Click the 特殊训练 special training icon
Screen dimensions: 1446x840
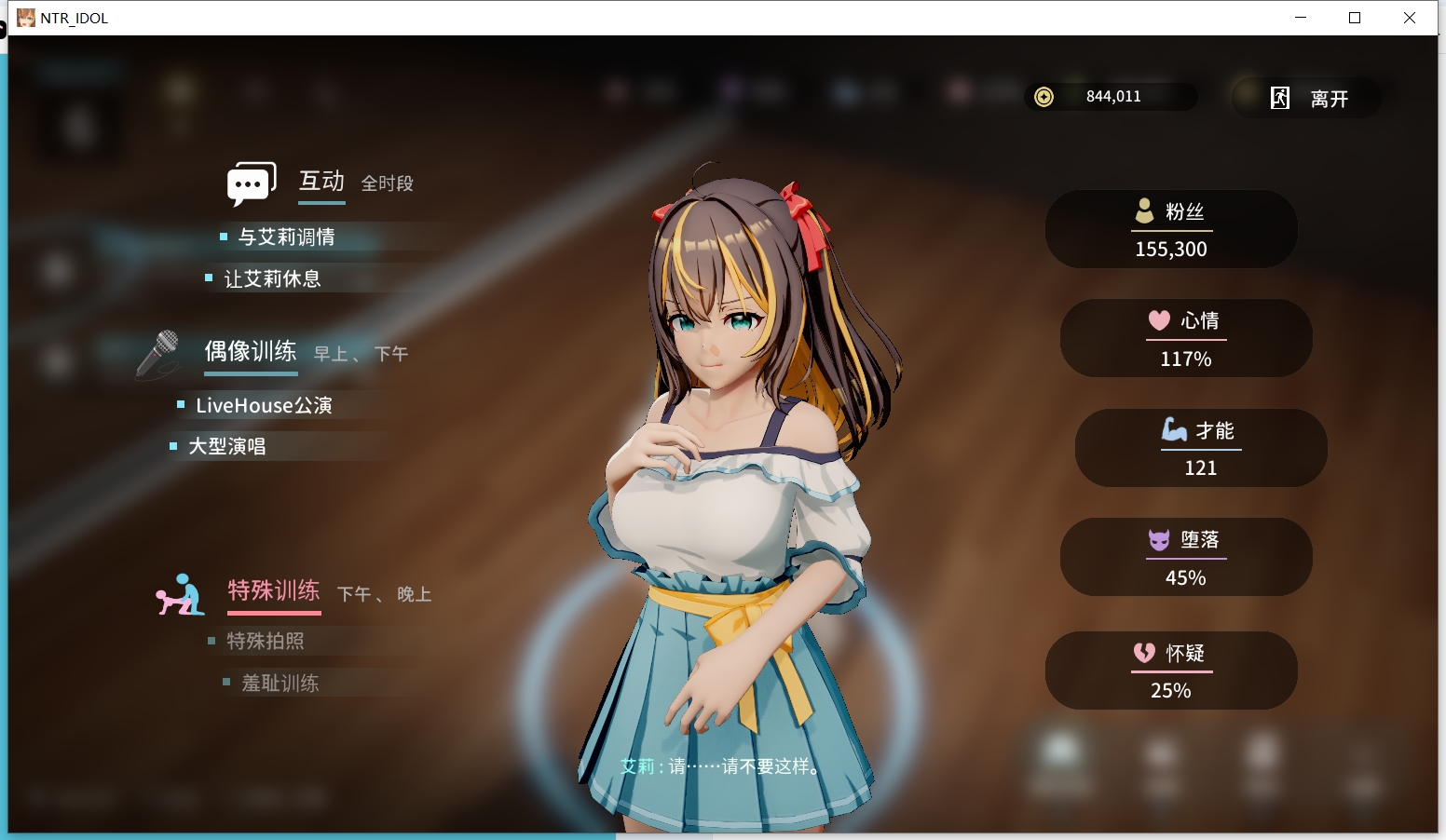[182, 593]
